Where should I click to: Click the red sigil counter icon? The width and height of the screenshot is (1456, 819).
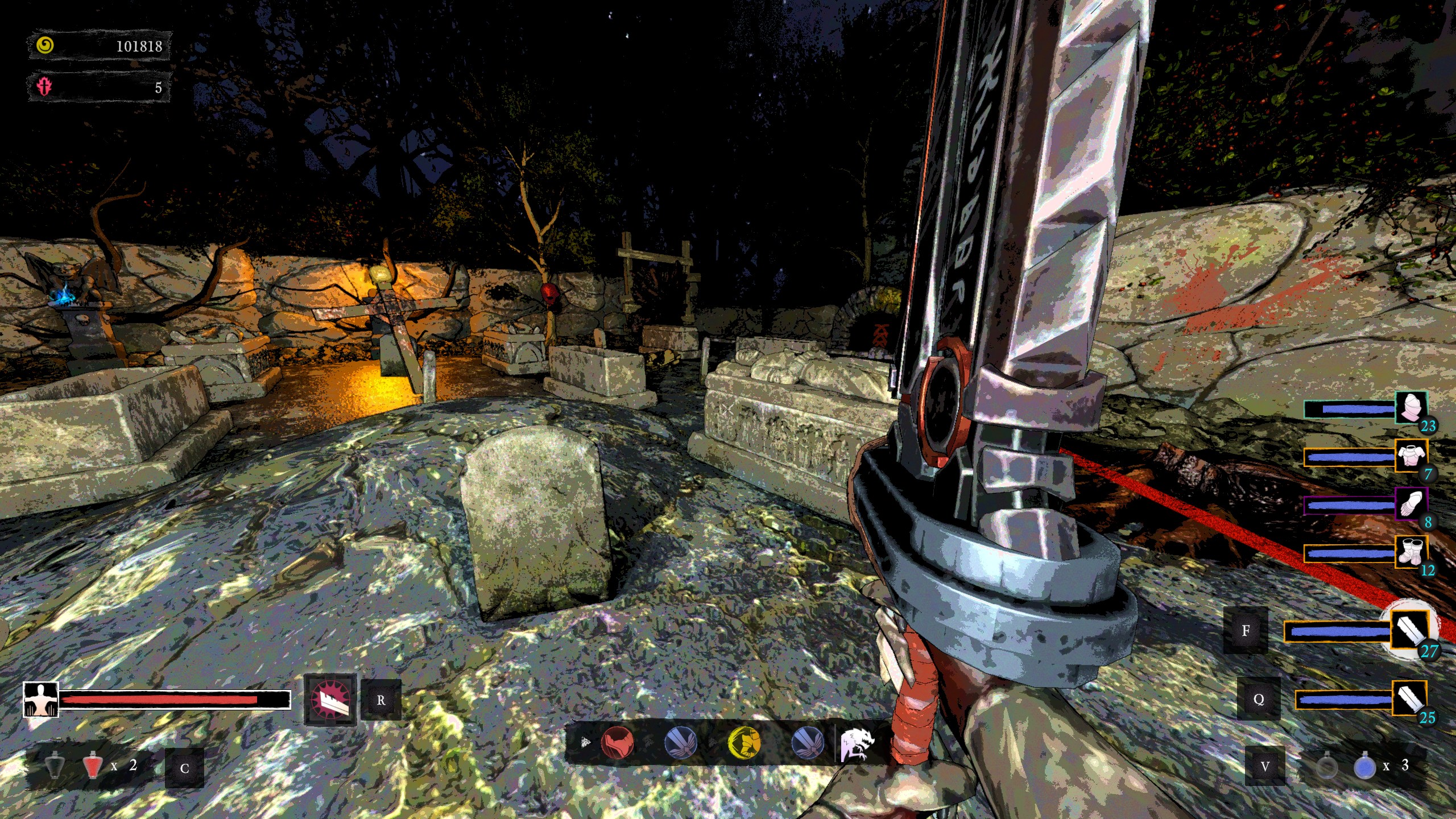pyautogui.click(x=44, y=87)
